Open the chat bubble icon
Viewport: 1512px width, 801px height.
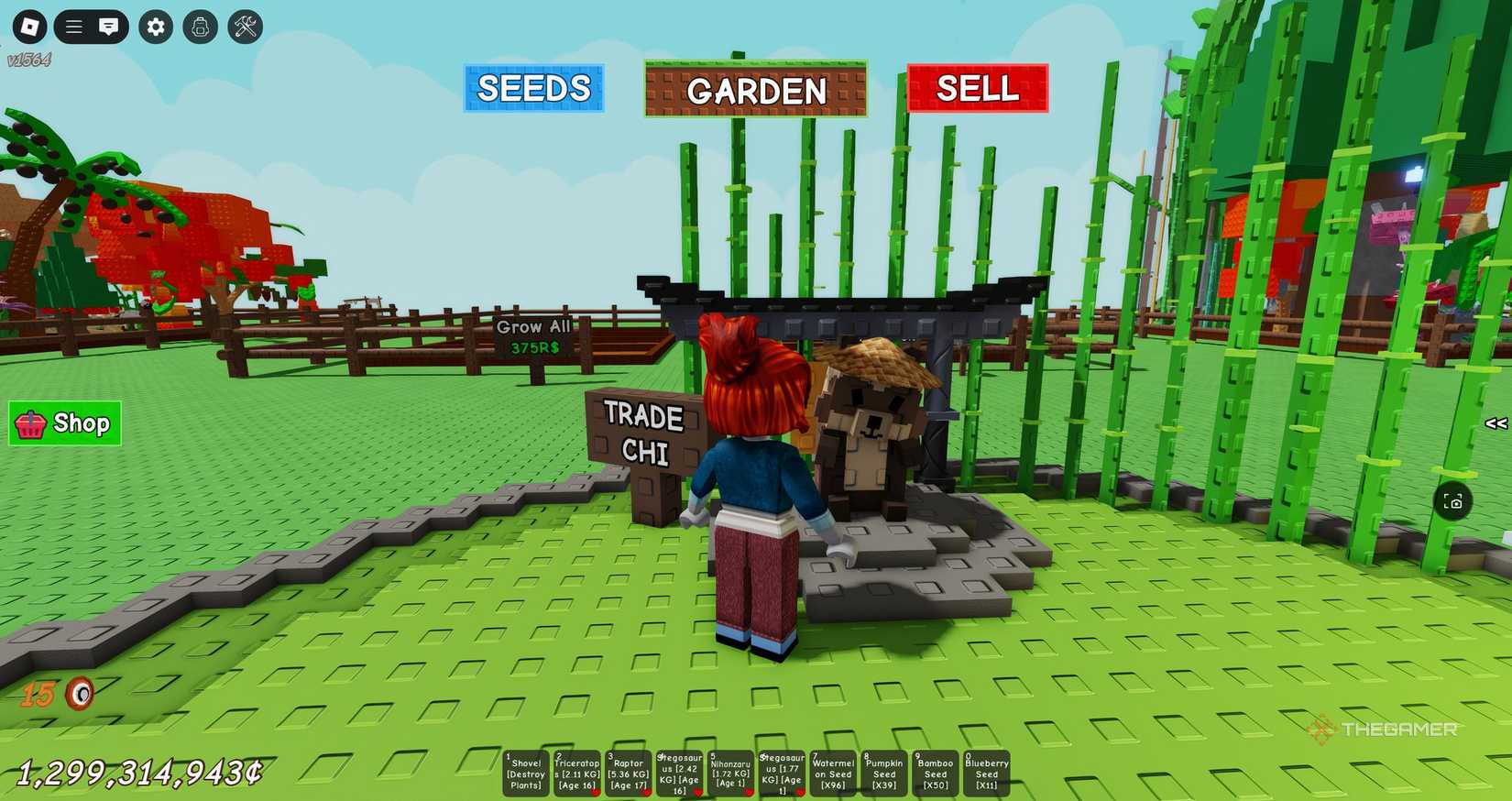point(109,27)
